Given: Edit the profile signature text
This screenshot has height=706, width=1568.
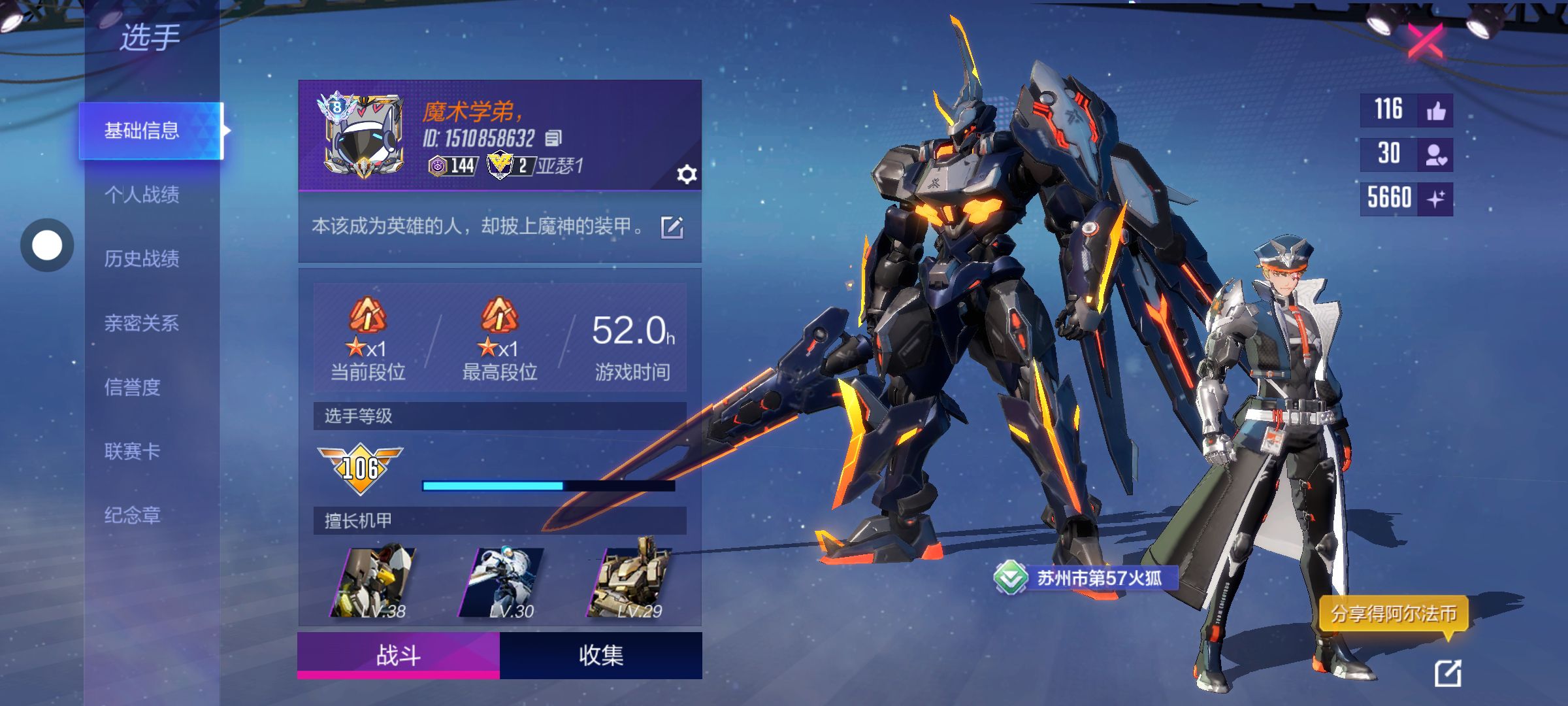Looking at the screenshot, I should (x=672, y=227).
